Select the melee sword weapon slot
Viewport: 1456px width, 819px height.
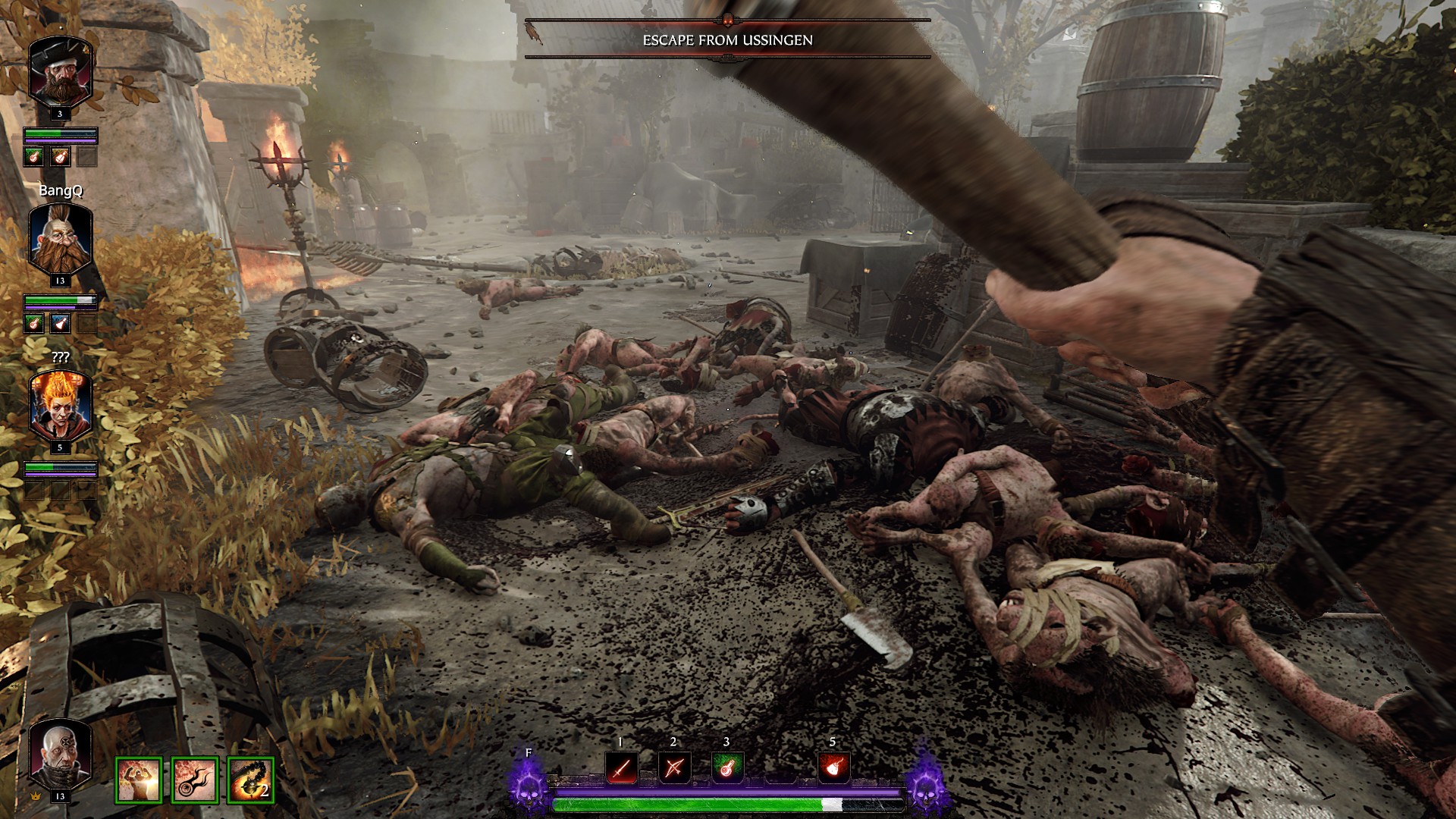coord(621,769)
